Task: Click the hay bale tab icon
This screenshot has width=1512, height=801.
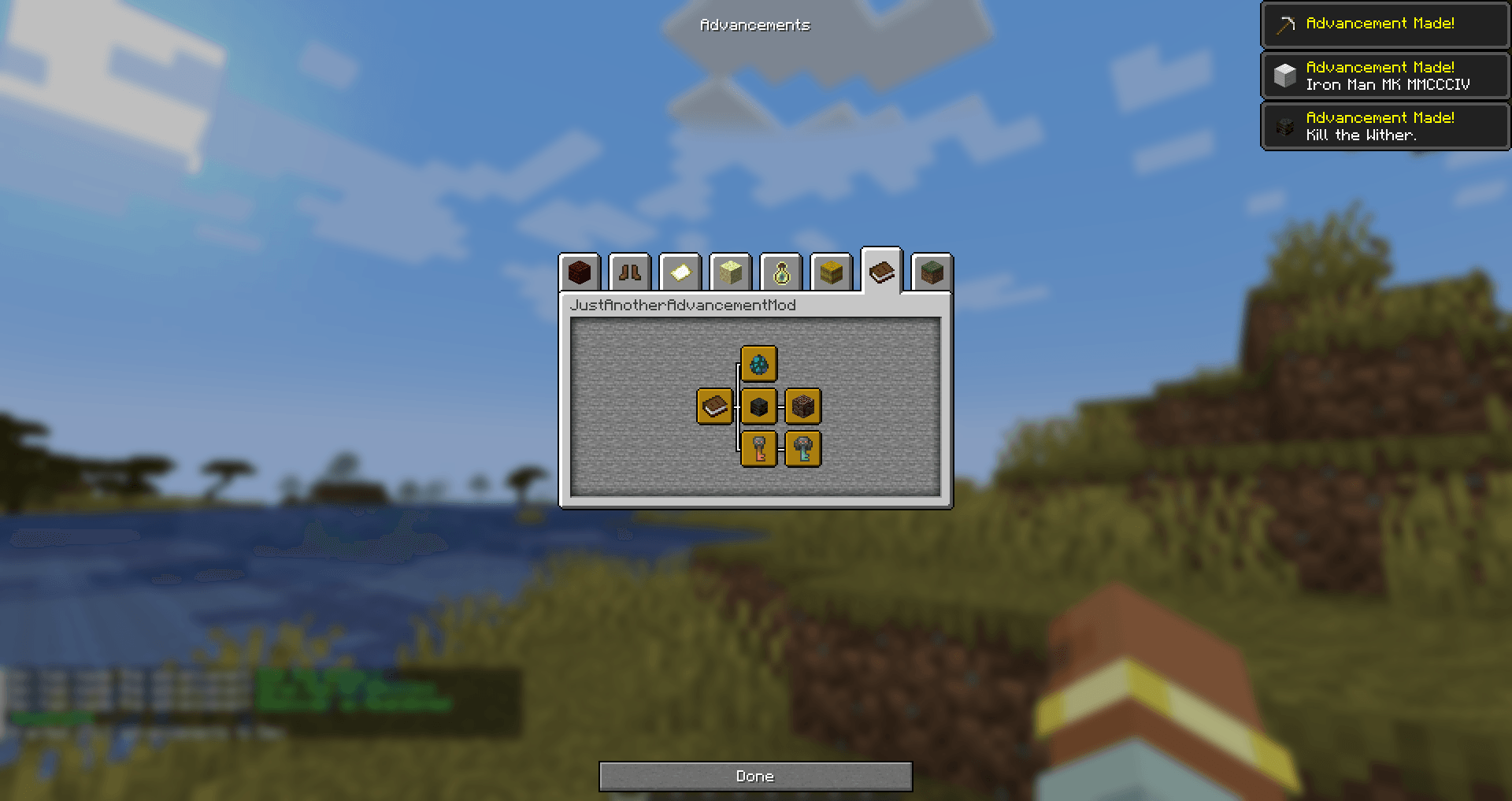Action: [832, 272]
